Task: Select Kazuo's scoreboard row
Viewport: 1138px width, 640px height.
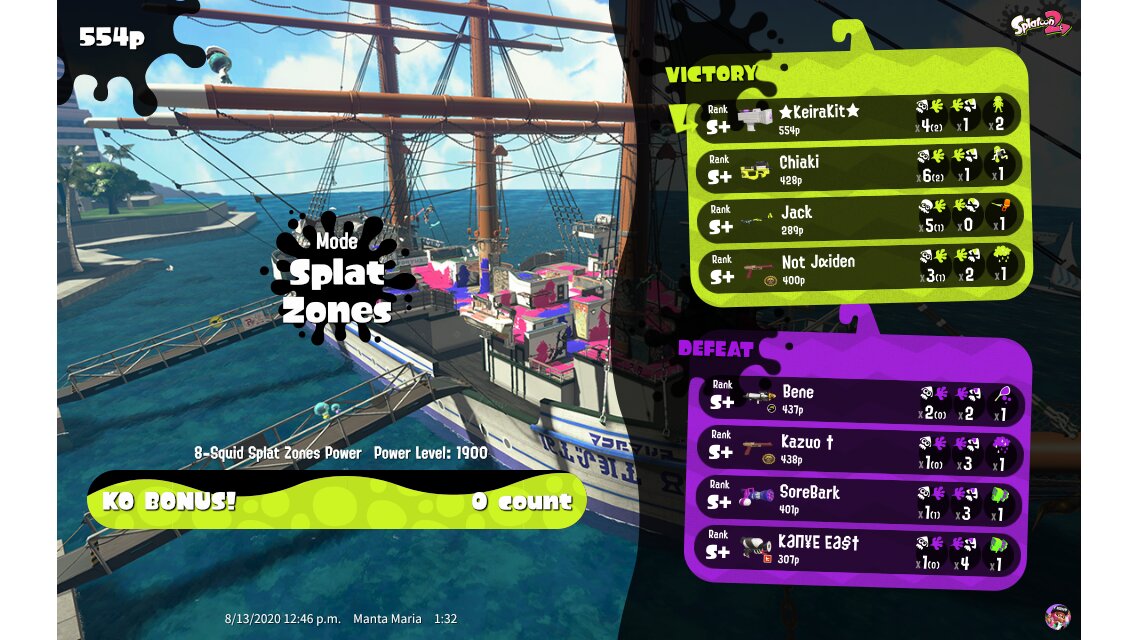Action: (x=858, y=449)
